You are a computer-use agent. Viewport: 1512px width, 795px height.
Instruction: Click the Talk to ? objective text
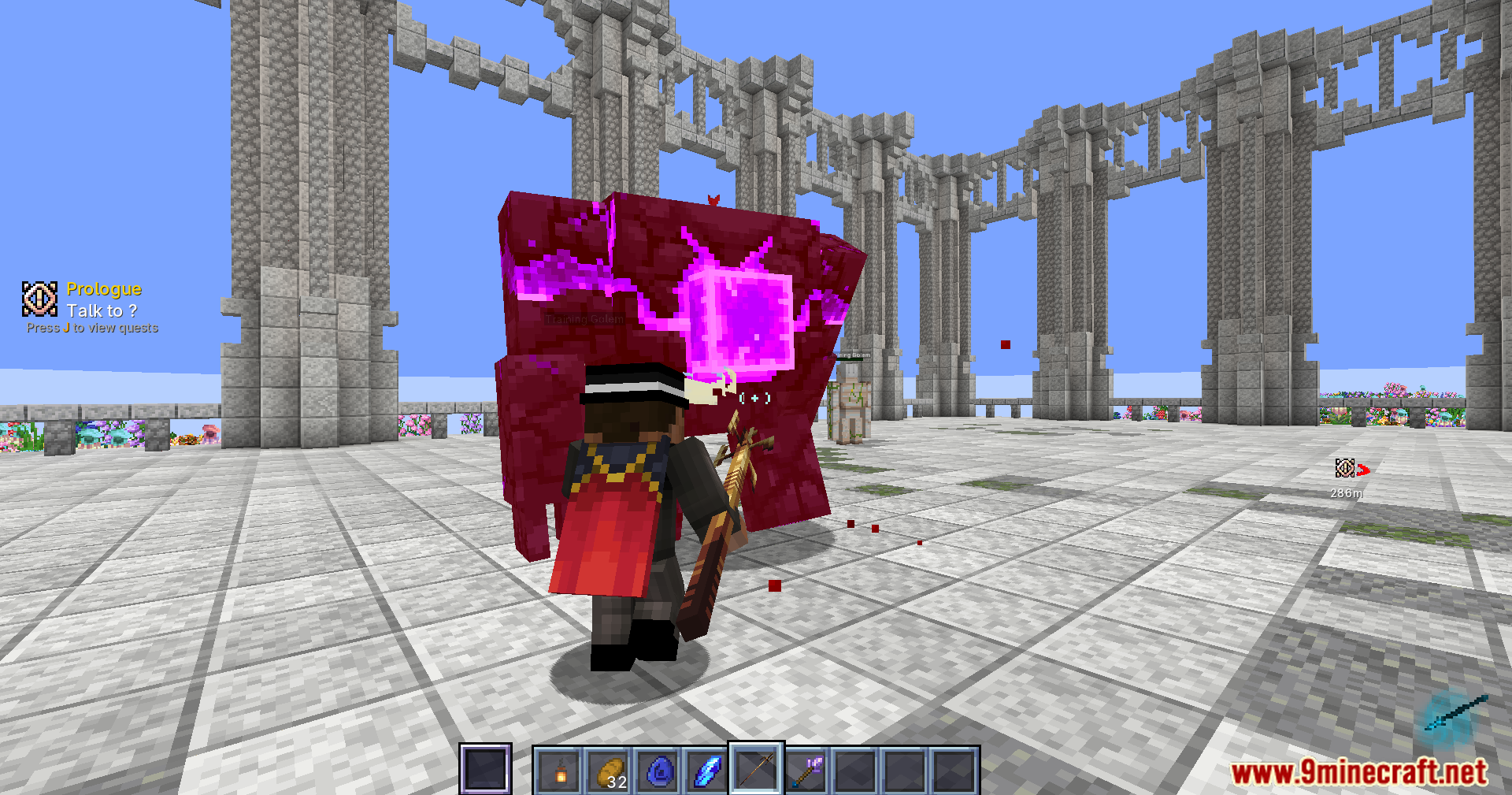(x=102, y=310)
